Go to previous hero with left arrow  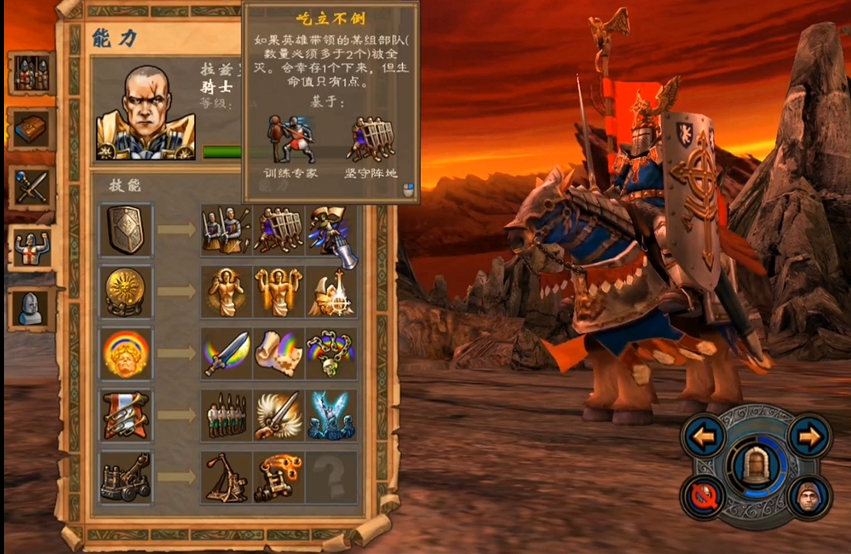click(707, 436)
